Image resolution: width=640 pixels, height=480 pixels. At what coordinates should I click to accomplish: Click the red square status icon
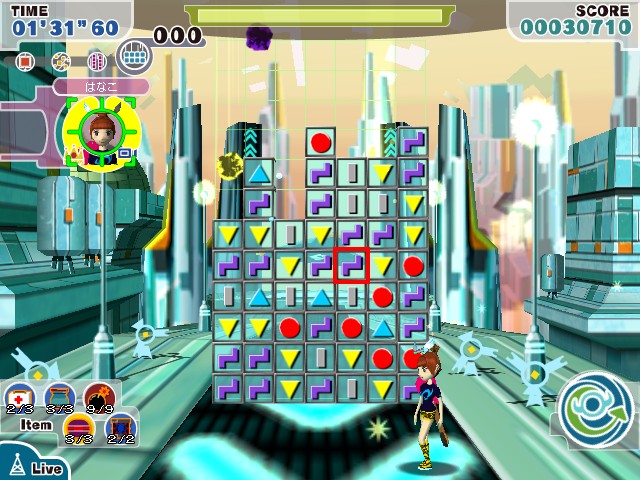click(26, 62)
